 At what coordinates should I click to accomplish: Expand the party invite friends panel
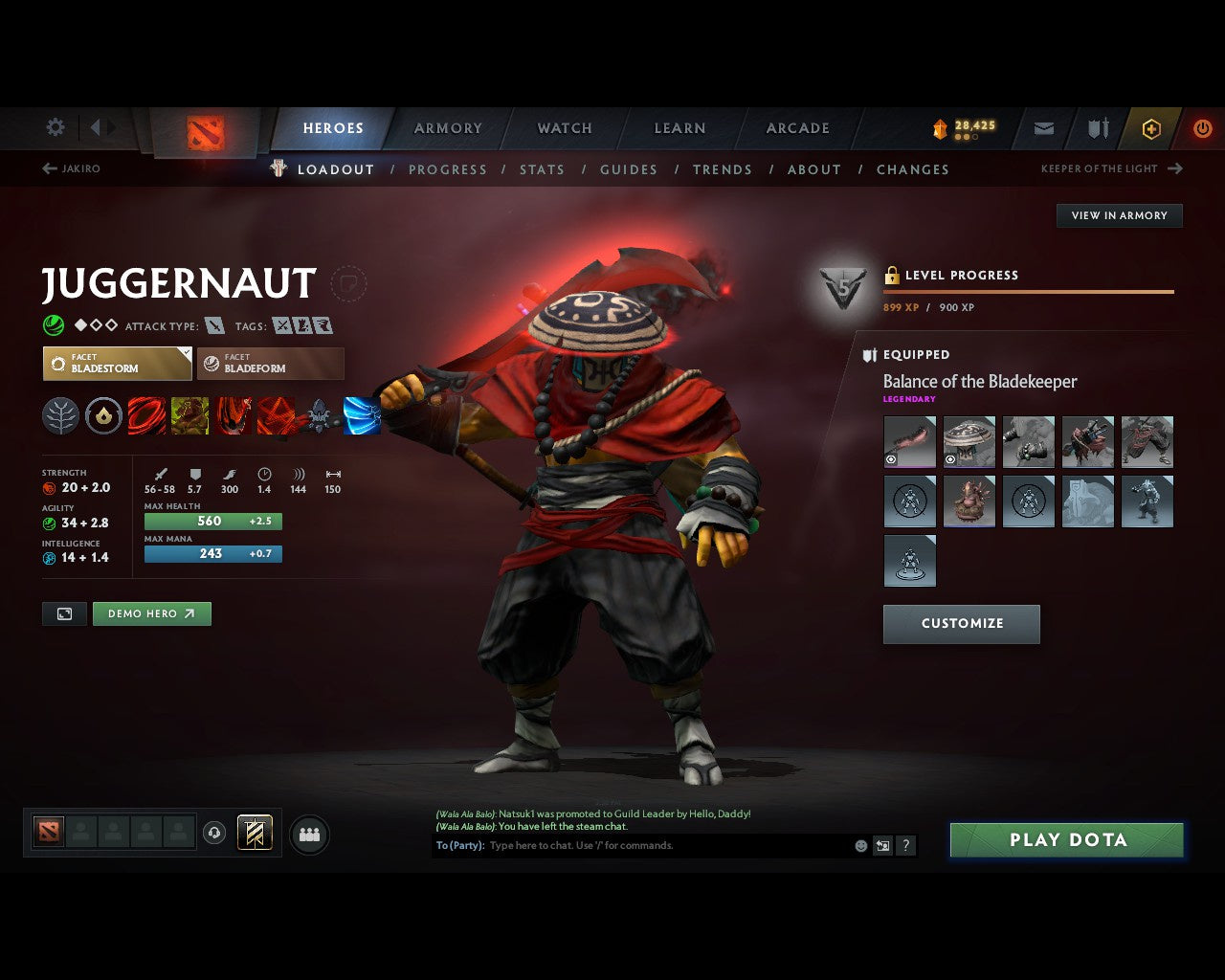(309, 834)
